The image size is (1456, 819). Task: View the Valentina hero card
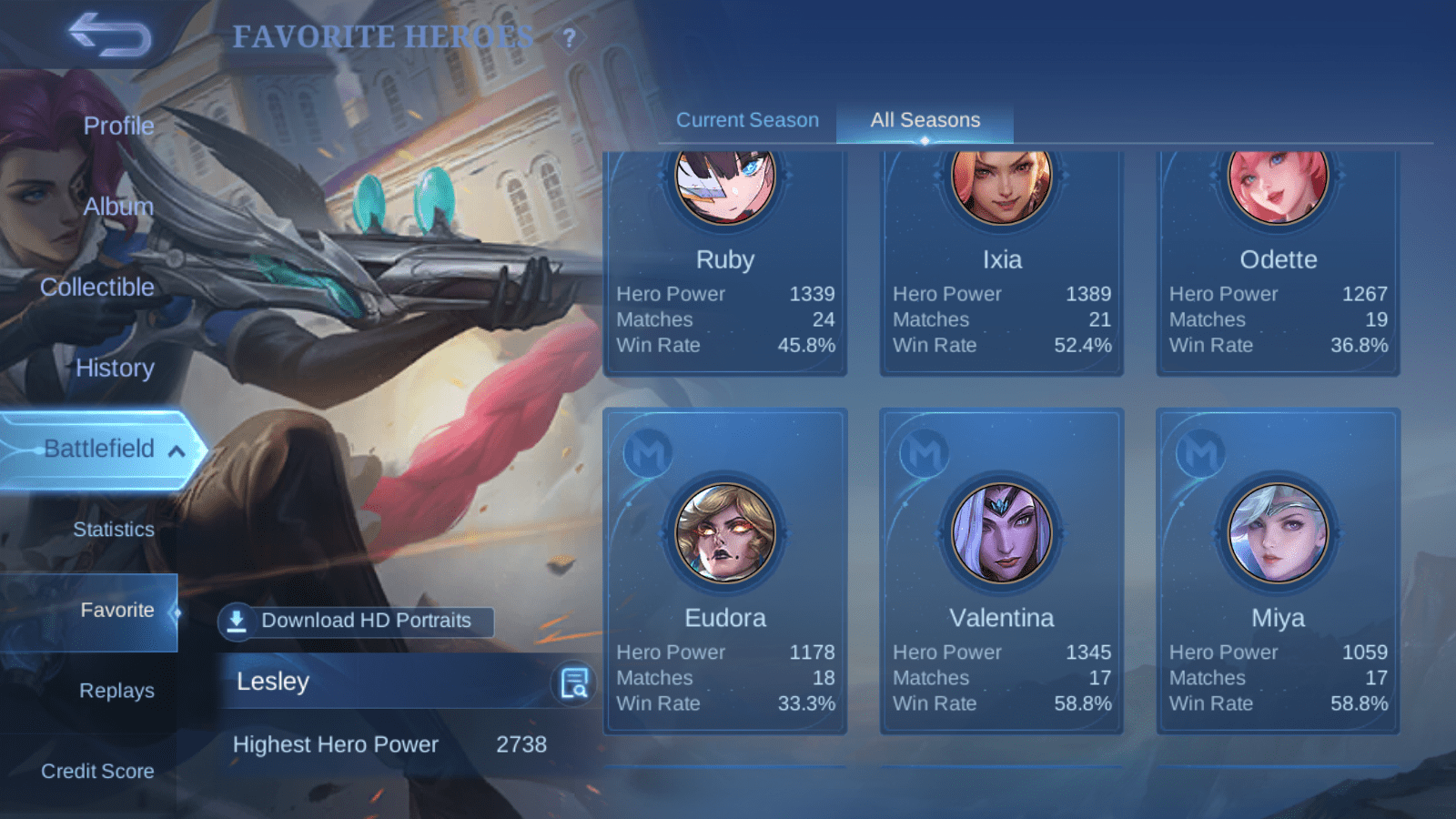(1001, 571)
